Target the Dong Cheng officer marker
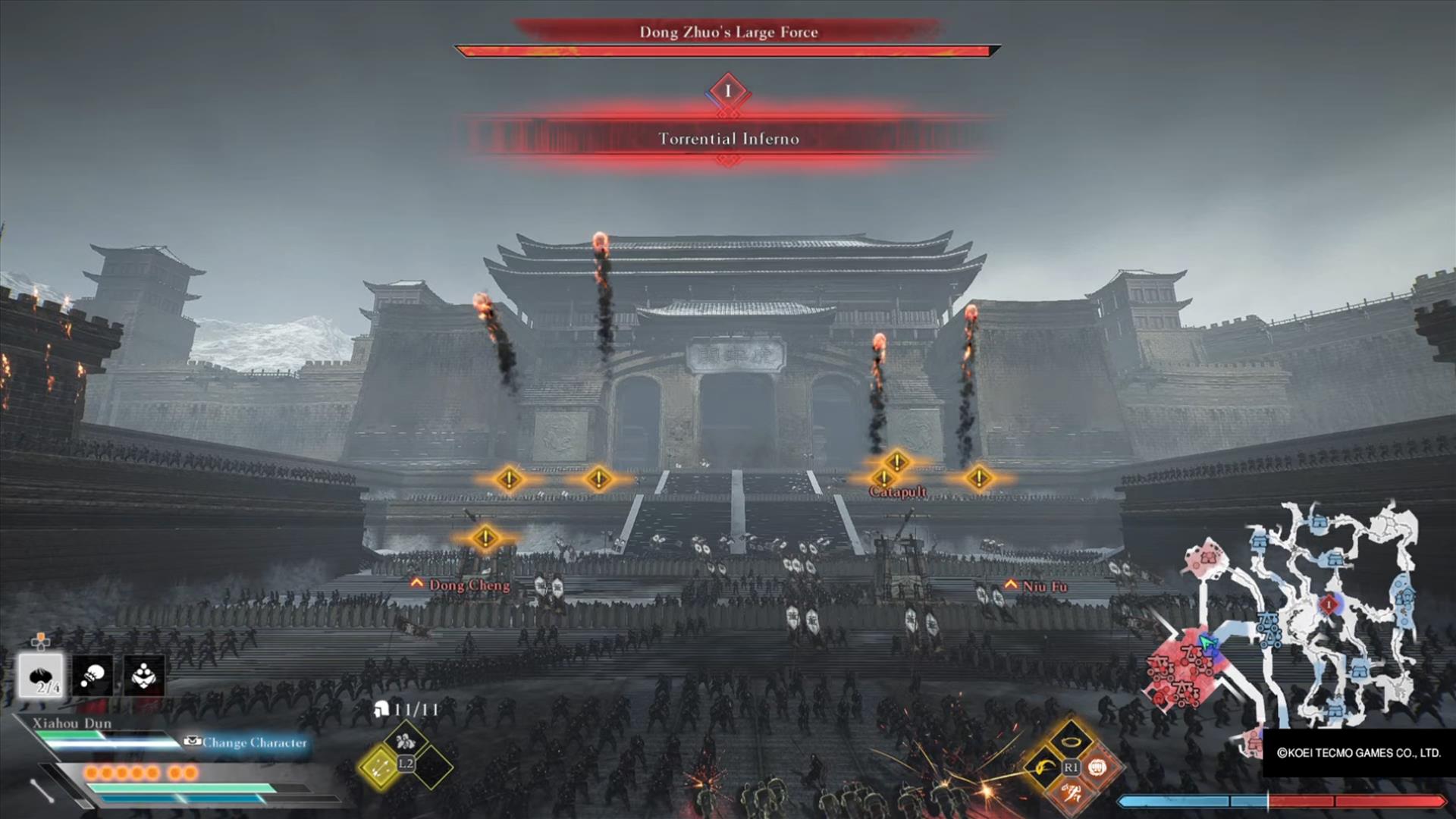The width and height of the screenshot is (1456, 819). [469, 585]
